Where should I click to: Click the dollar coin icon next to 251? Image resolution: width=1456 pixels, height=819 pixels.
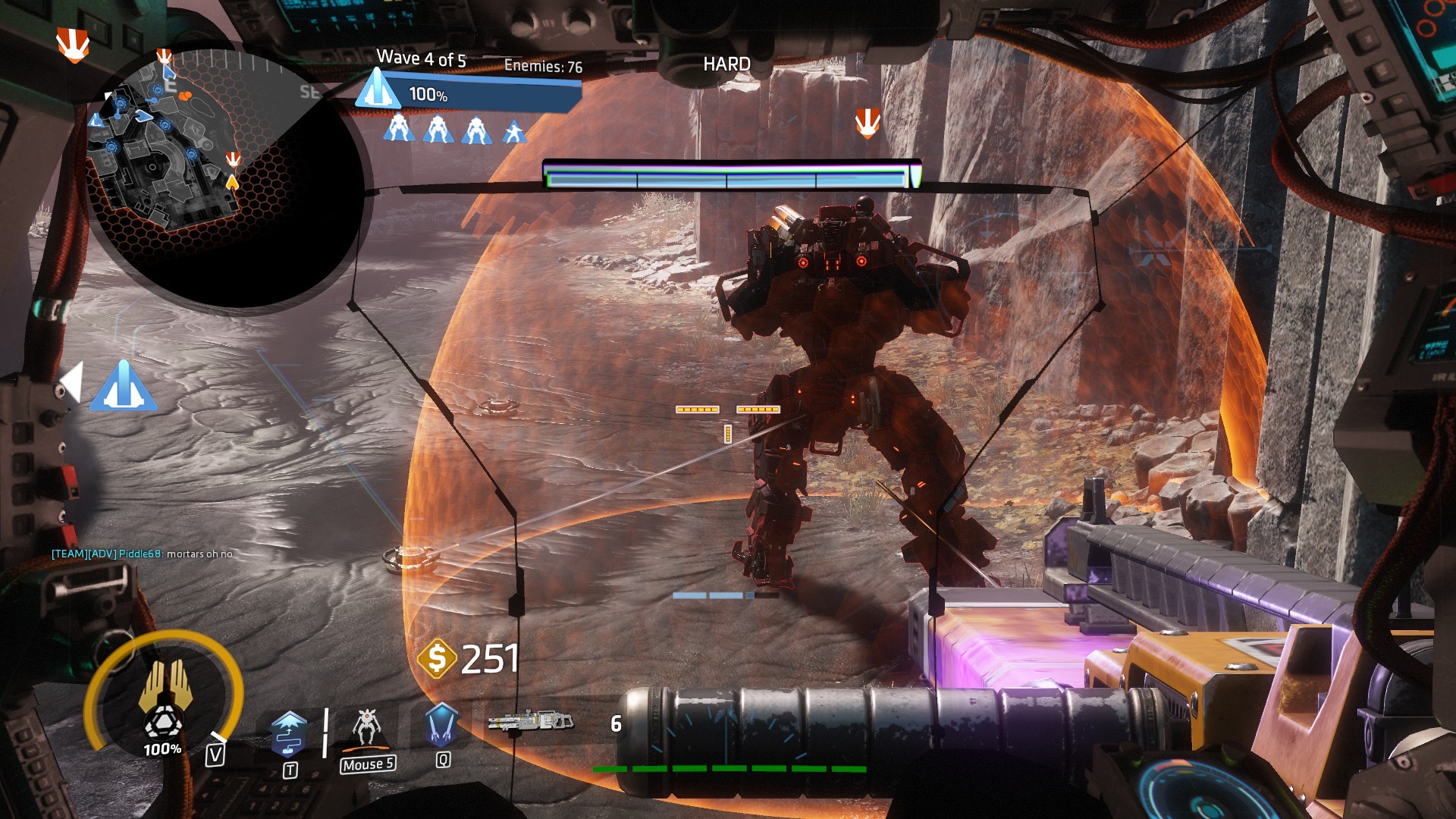[438, 660]
